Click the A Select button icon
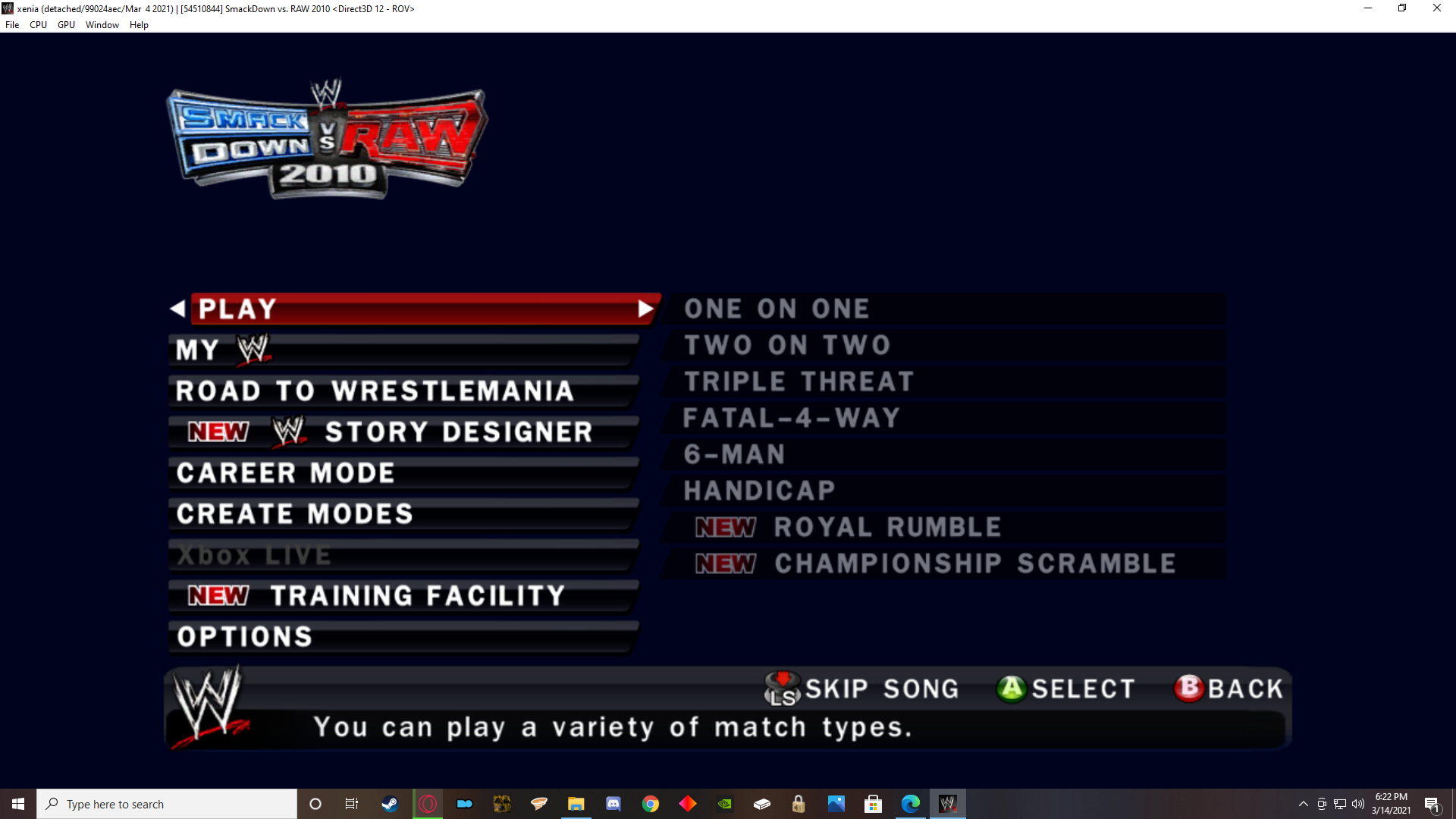Screen dimensions: 1456x819 click(x=1012, y=689)
